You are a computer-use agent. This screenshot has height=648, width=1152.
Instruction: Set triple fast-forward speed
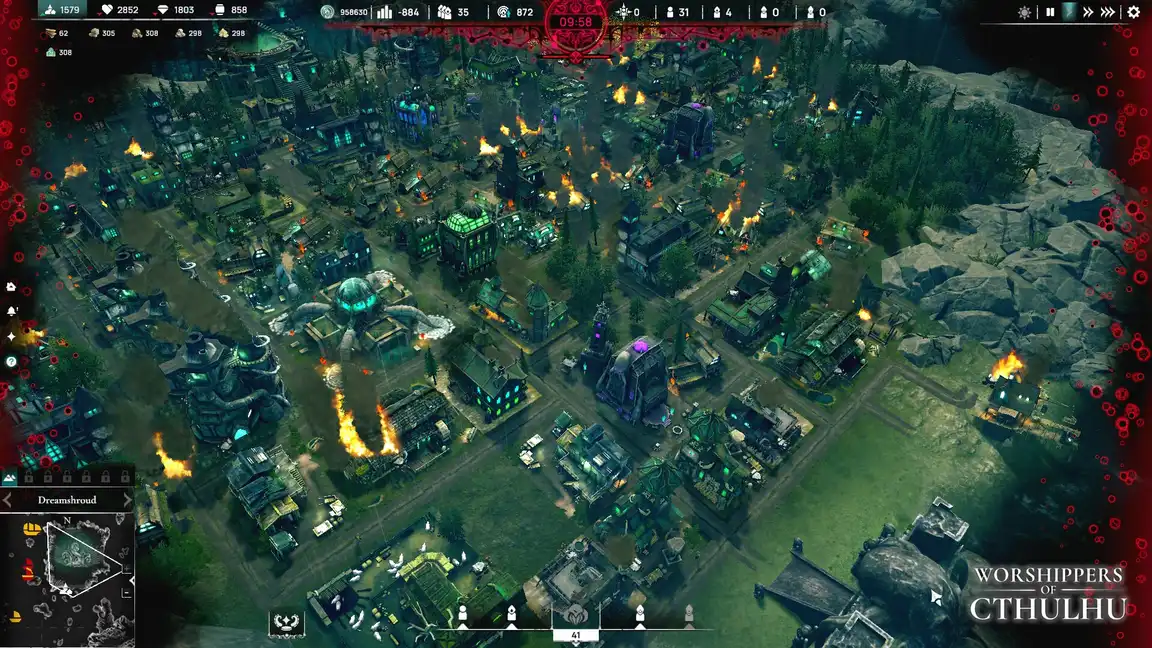(x=1107, y=12)
